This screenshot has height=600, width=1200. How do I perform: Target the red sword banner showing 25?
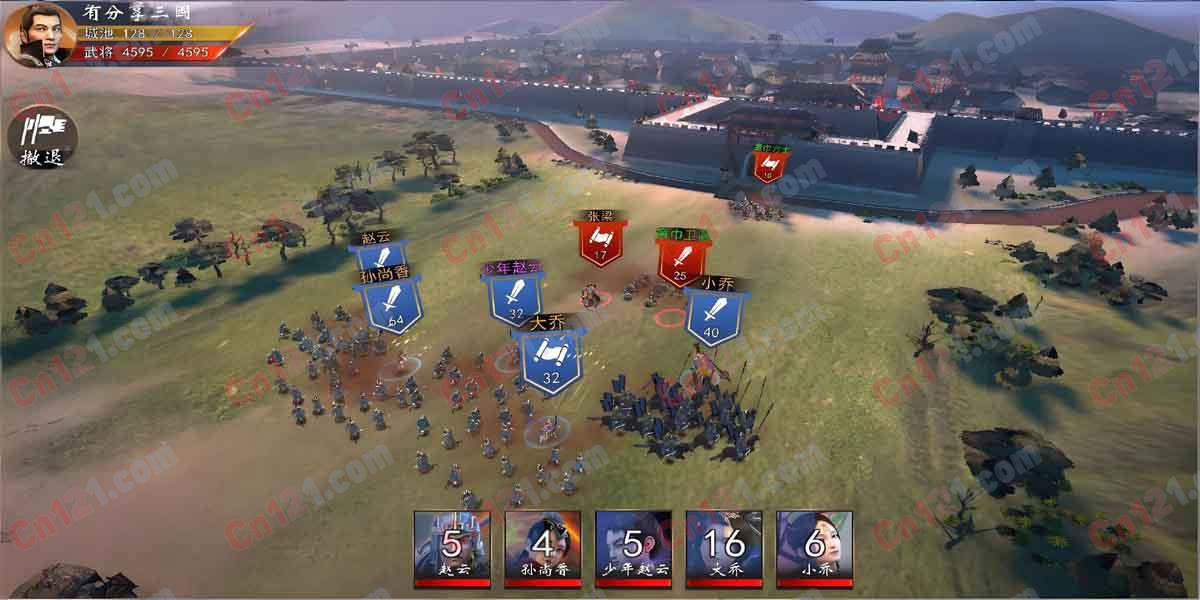coord(680,262)
